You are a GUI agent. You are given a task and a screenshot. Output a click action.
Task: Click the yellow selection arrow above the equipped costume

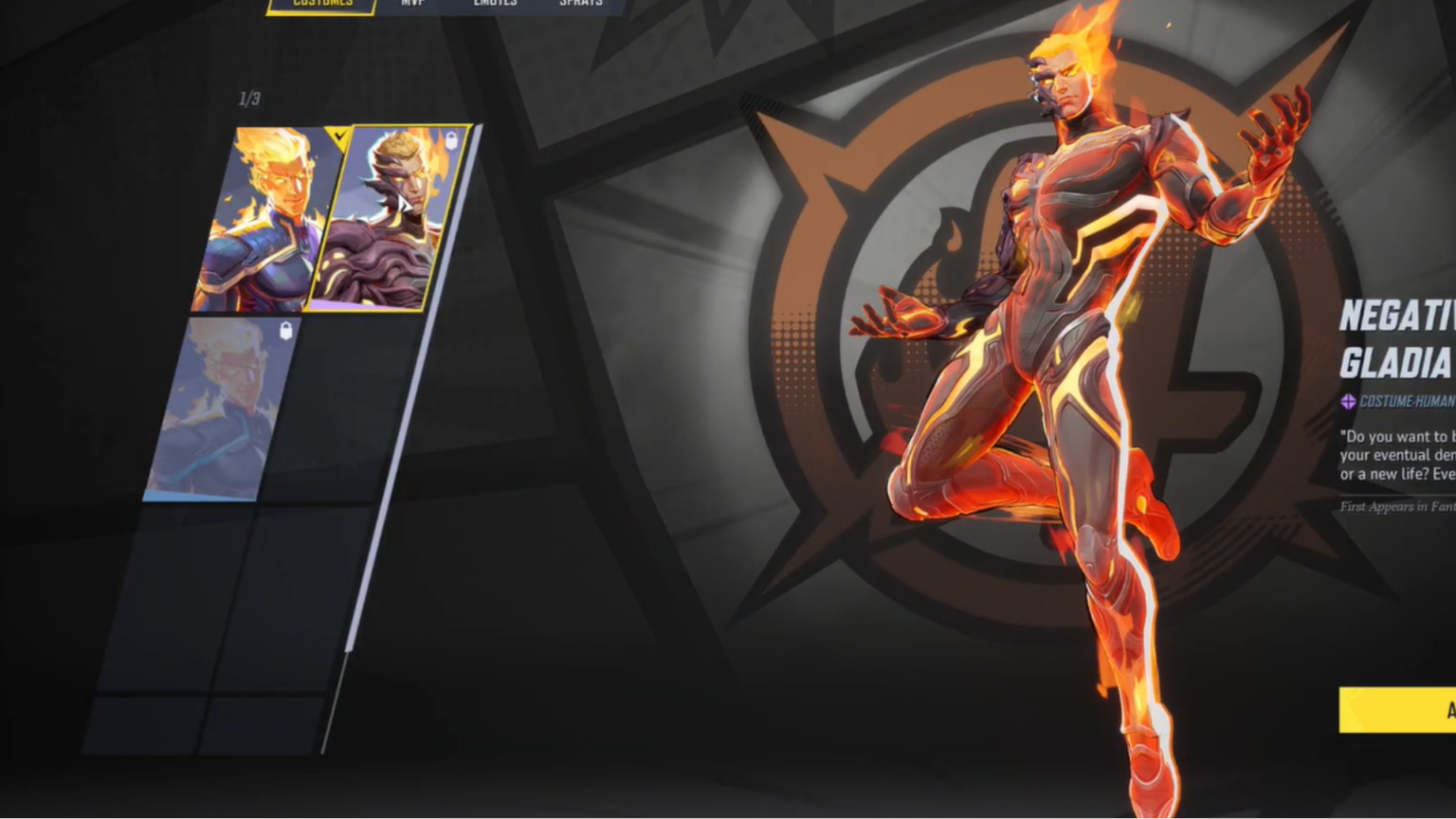click(x=335, y=137)
